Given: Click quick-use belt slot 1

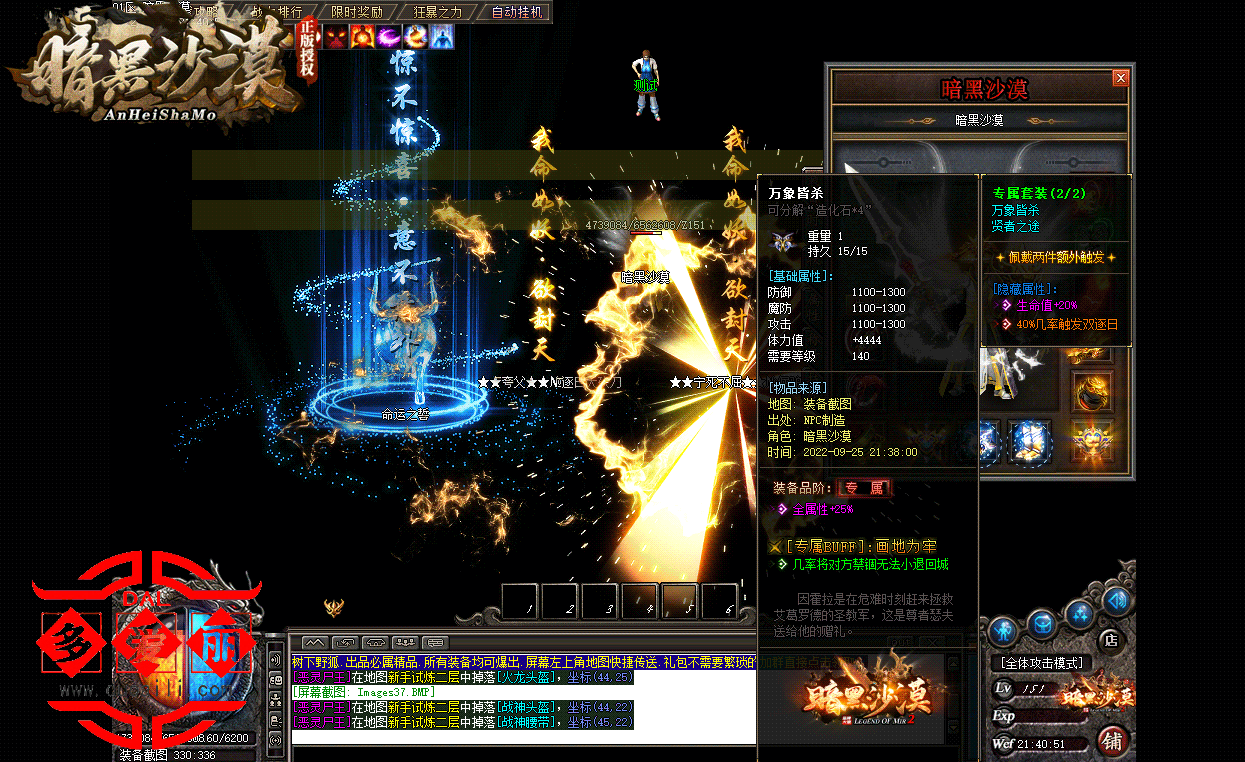Looking at the screenshot, I should tap(521, 601).
